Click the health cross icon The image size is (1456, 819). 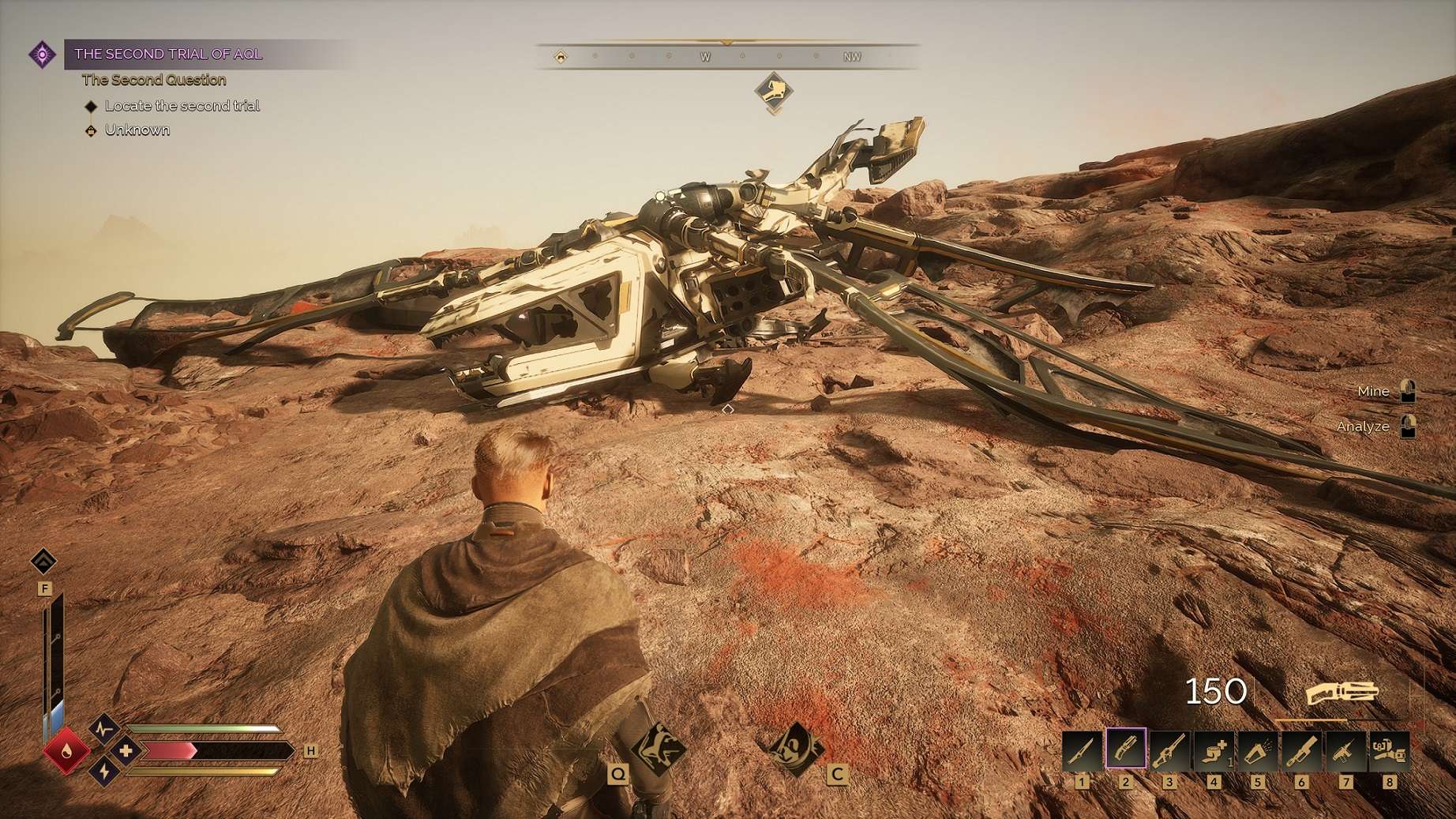point(126,750)
